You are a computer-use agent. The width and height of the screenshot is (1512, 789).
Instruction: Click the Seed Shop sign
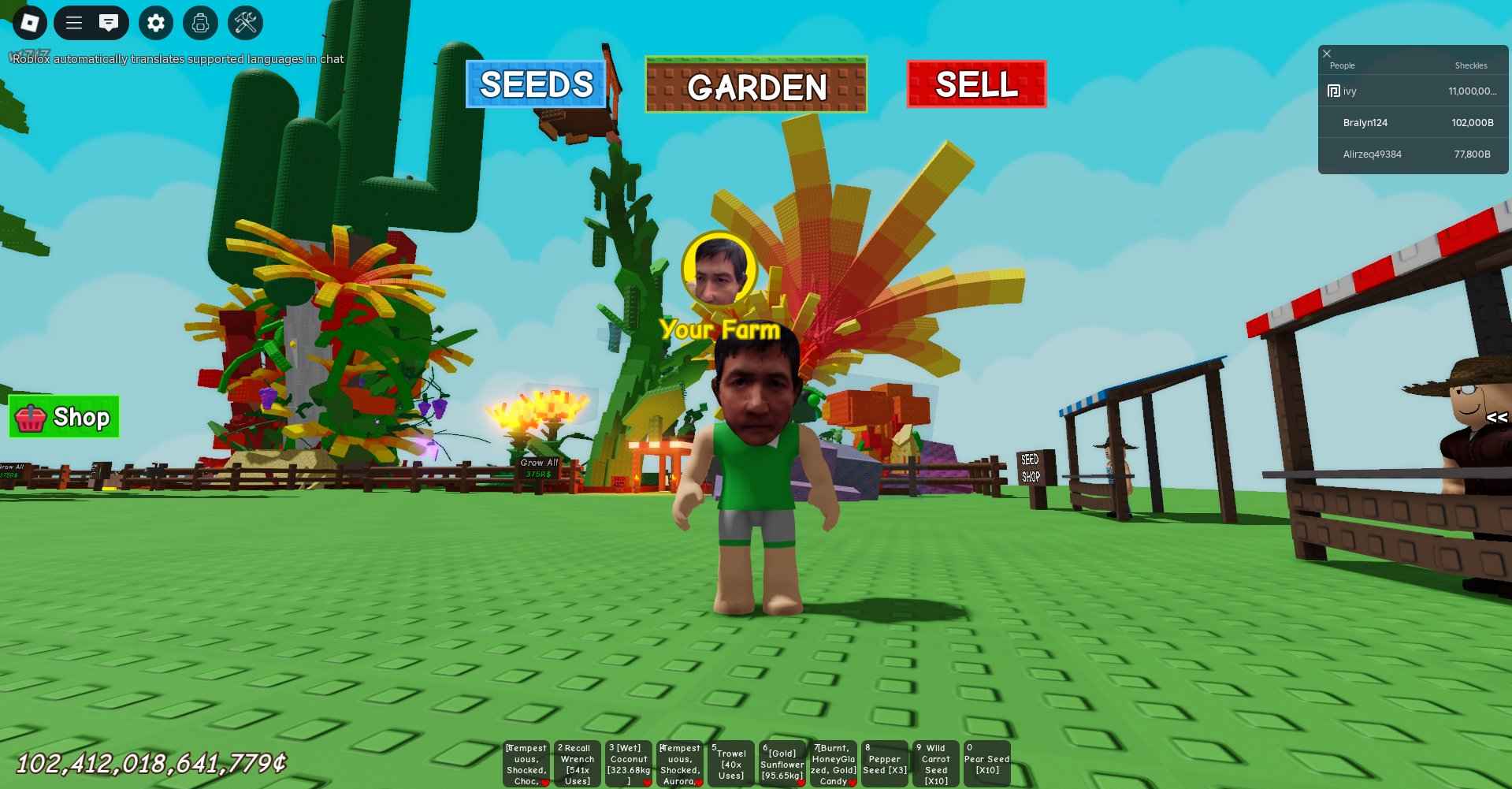pos(1031,467)
